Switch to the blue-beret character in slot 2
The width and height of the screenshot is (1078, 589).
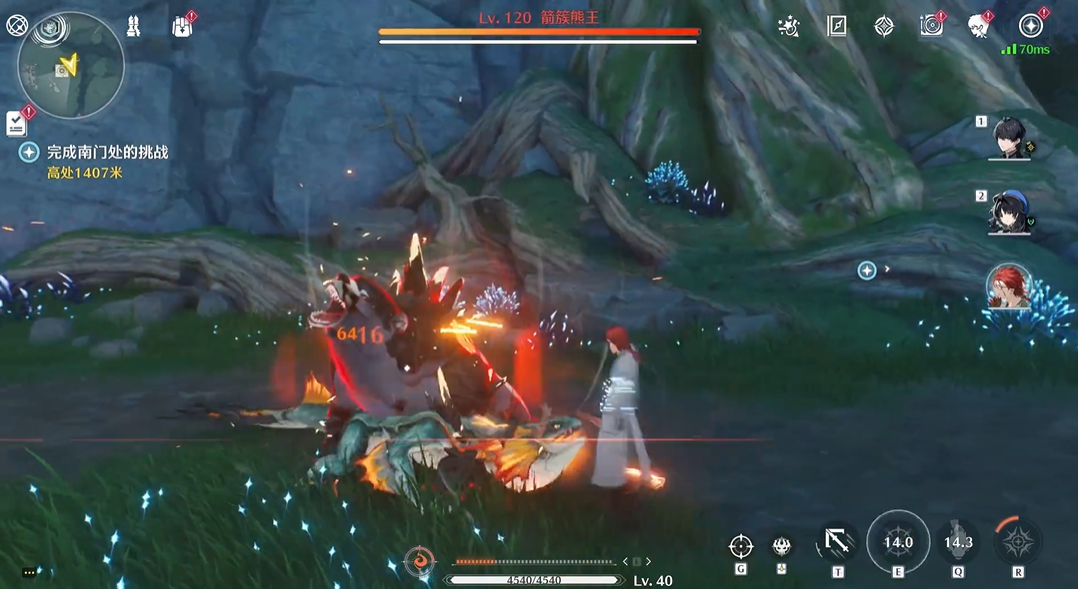click(x=1008, y=212)
